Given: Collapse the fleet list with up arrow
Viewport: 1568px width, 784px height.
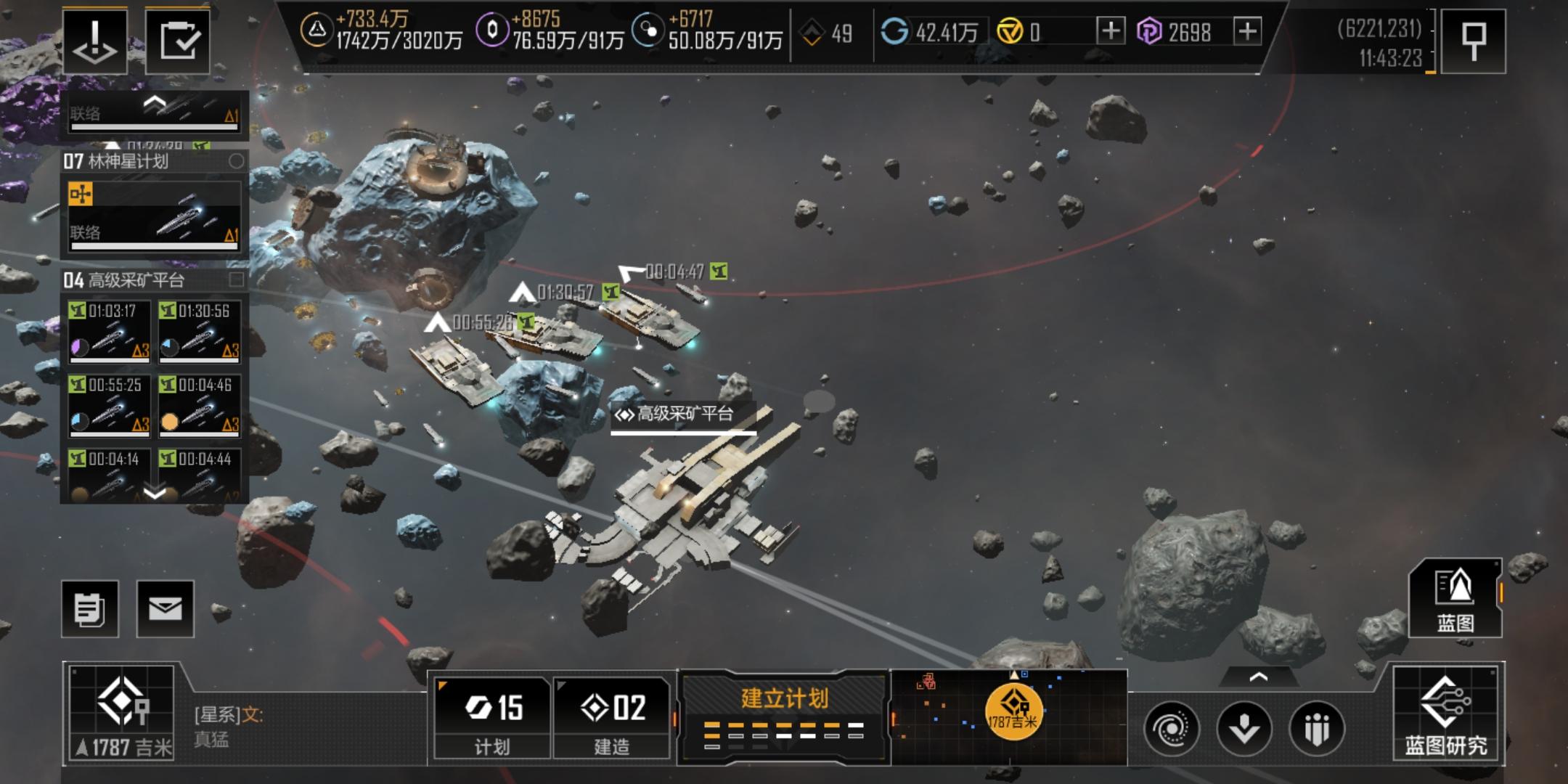Looking at the screenshot, I should (155, 103).
